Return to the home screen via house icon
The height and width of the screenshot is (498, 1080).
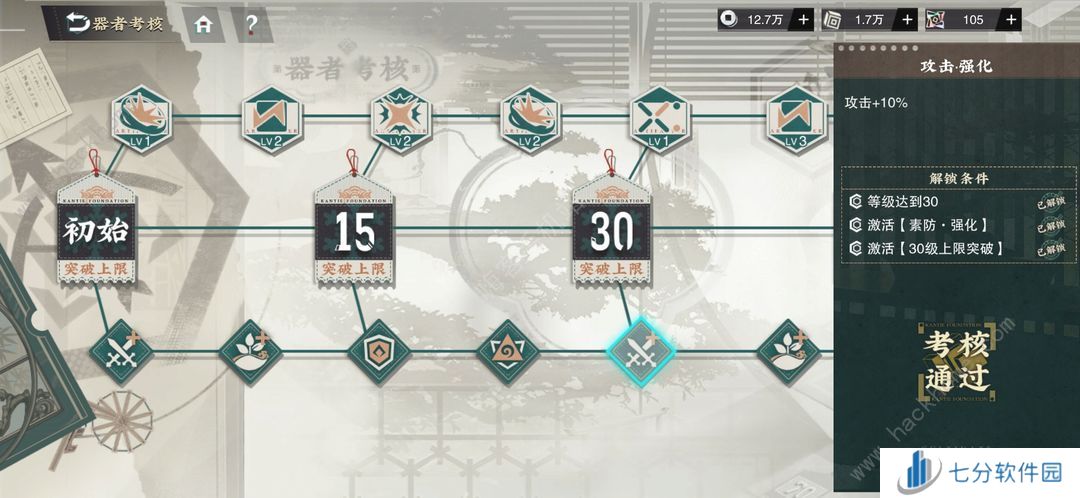(203, 24)
